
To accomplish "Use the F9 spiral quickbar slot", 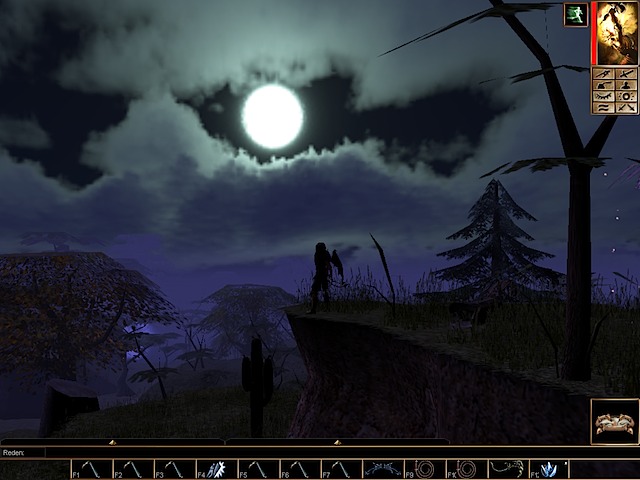I will pos(425,469).
